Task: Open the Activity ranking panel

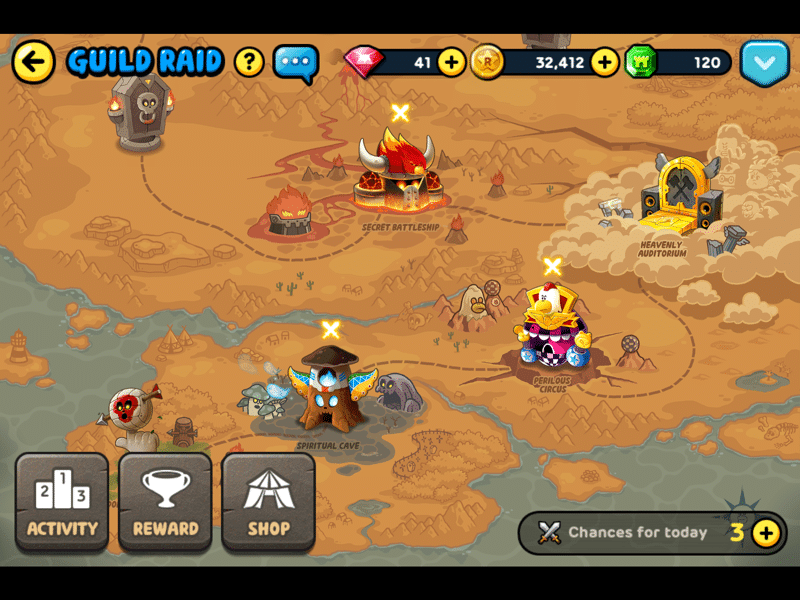Action: [x=62, y=502]
